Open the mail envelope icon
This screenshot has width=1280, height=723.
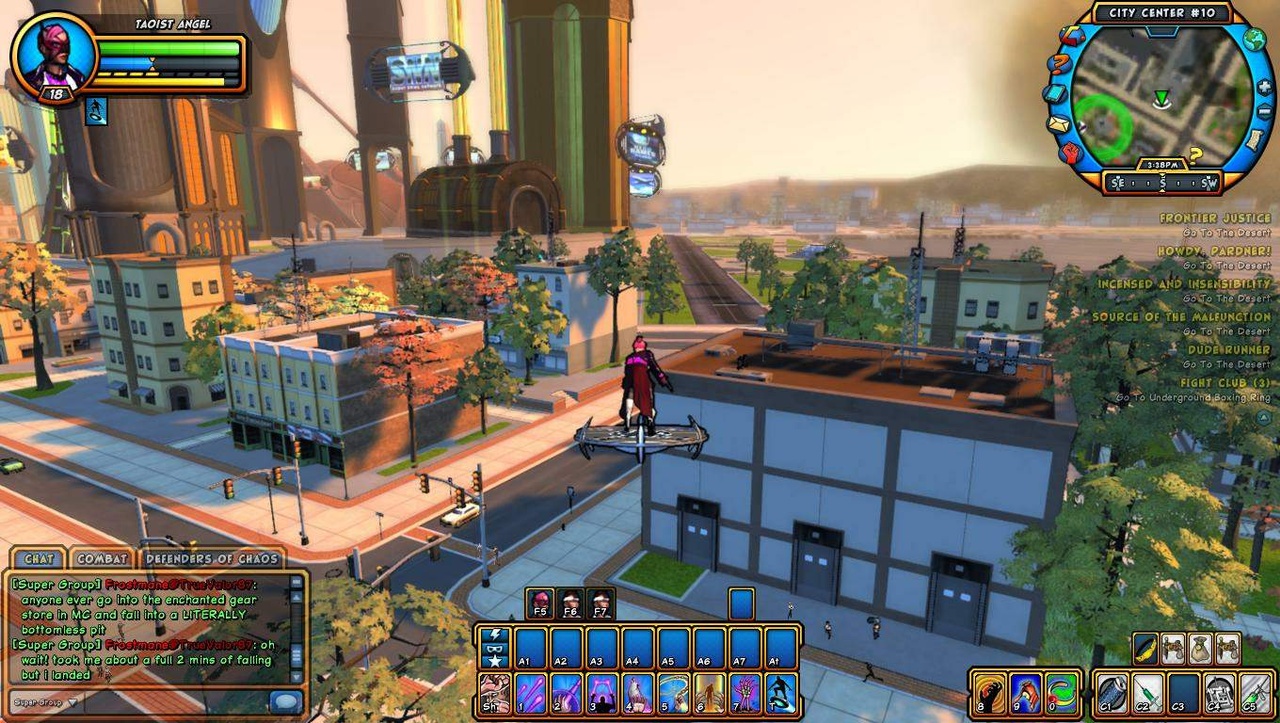pos(1057,125)
